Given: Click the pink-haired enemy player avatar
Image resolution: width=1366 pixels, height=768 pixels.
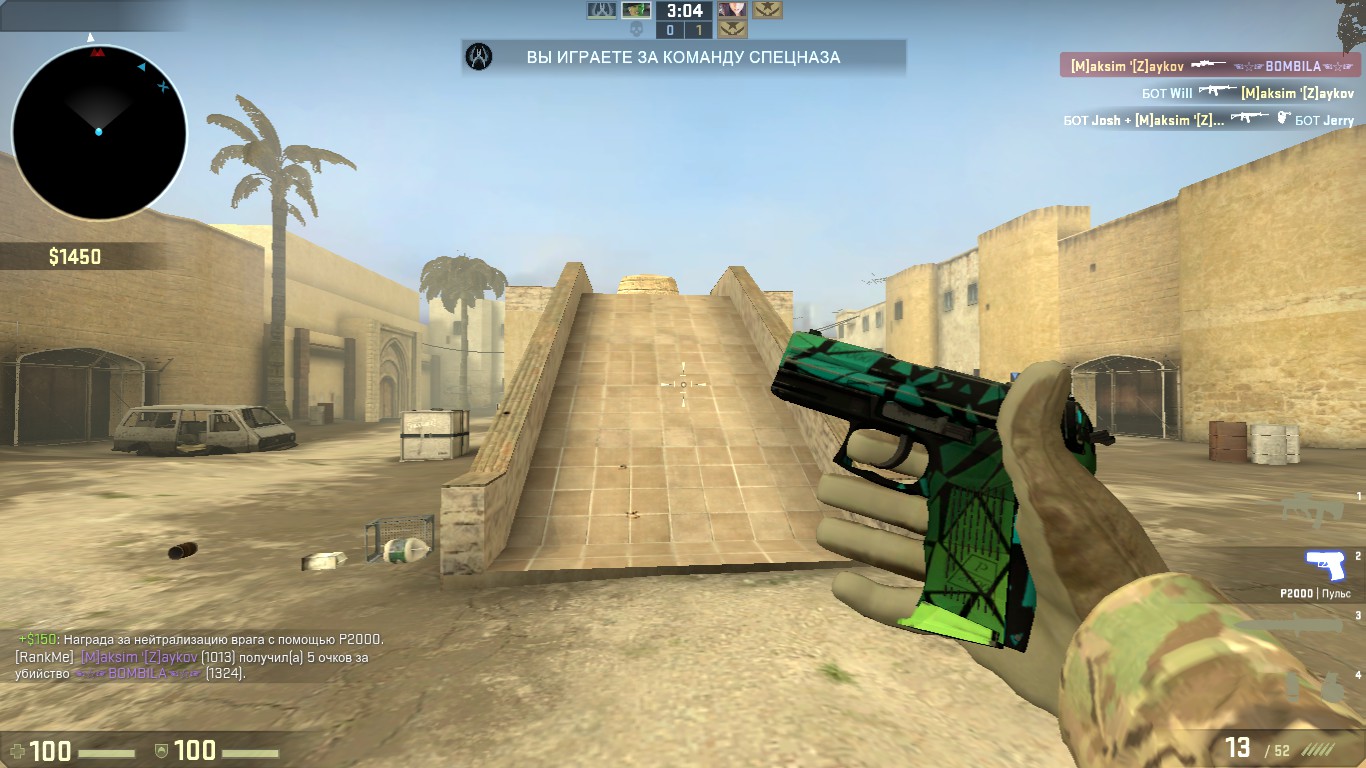Looking at the screenshot, I should [732, 10].
